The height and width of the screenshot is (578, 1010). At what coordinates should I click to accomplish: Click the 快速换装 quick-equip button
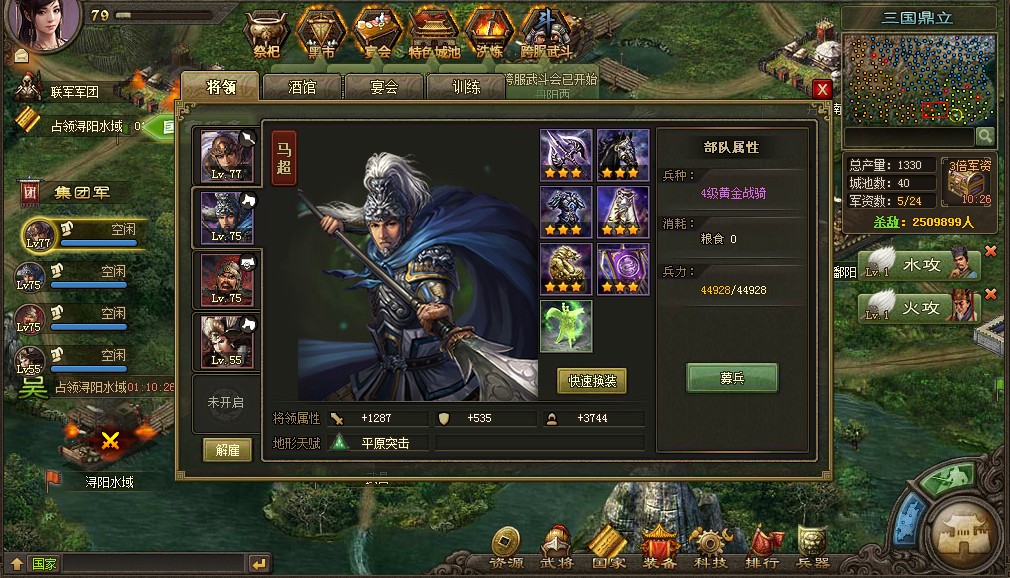(592, 381)
